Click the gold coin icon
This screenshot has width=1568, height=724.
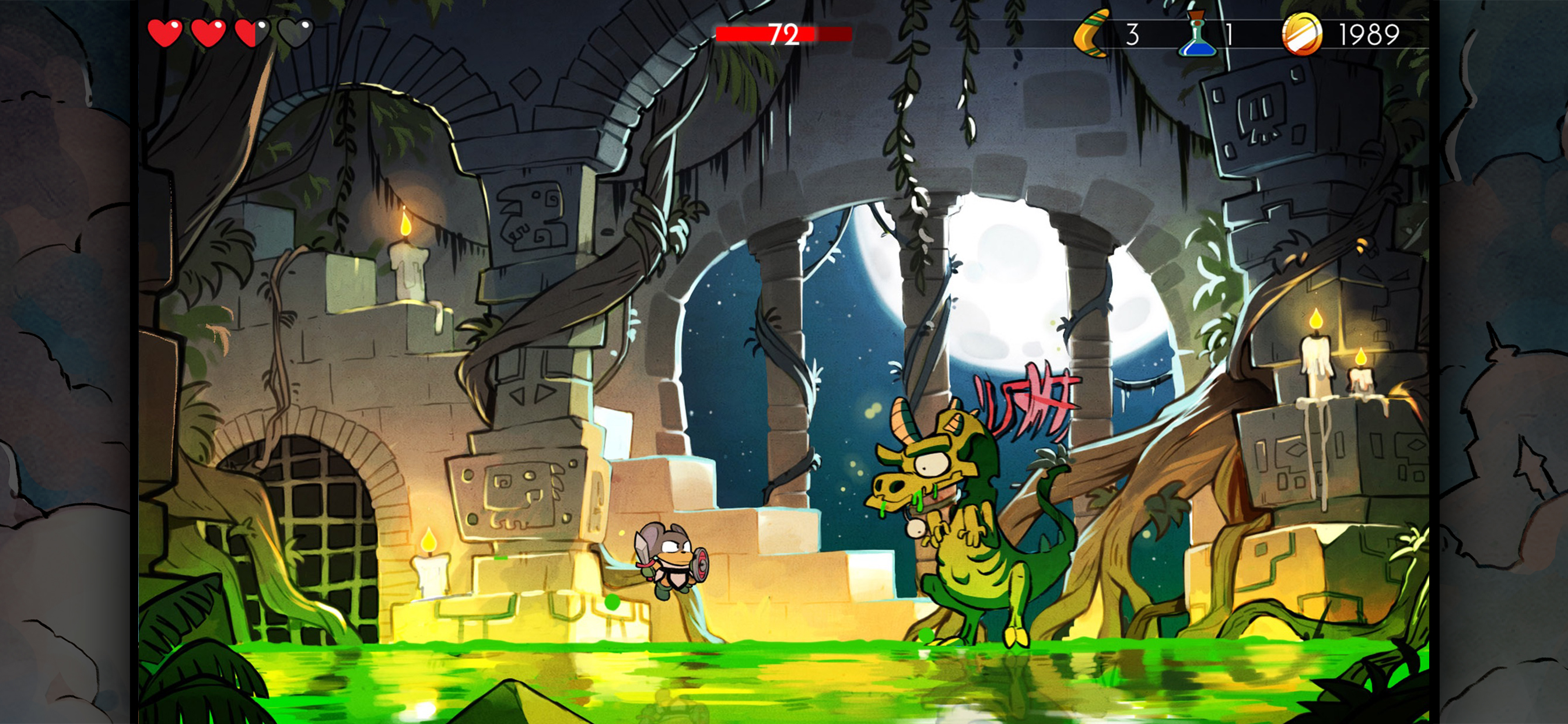pos(1302,34)
